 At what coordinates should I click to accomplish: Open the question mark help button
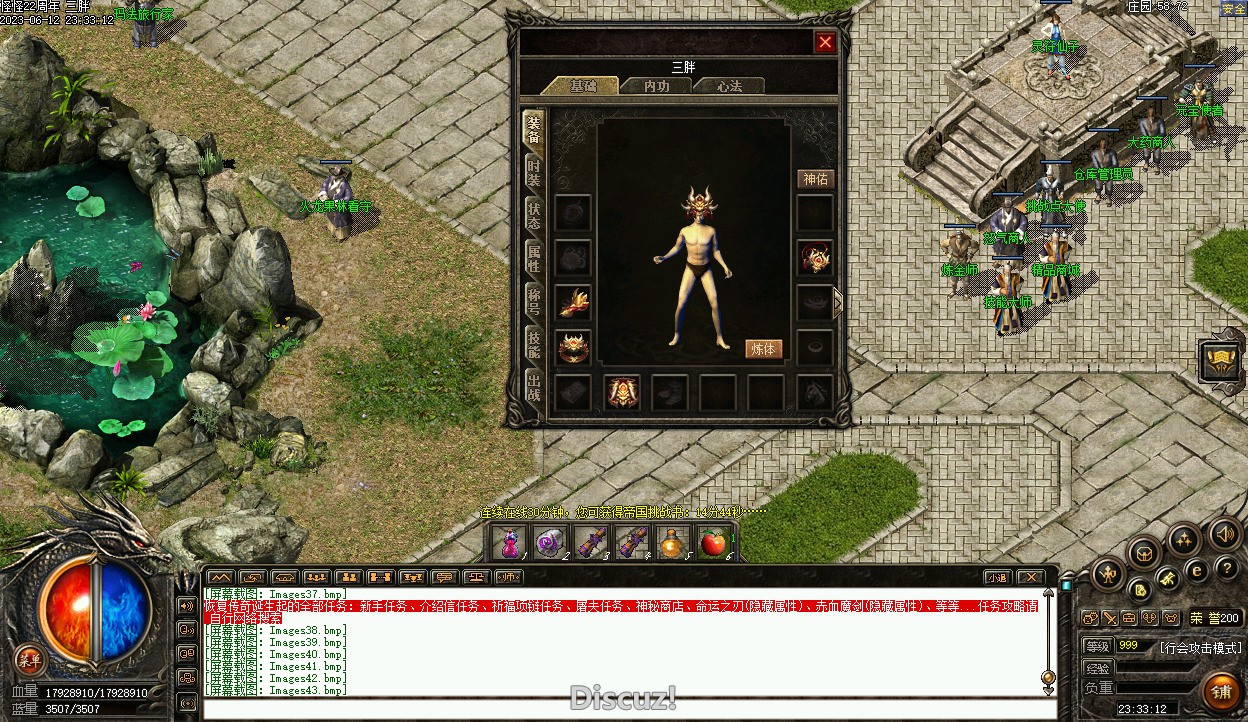(x=1227, y=568)
